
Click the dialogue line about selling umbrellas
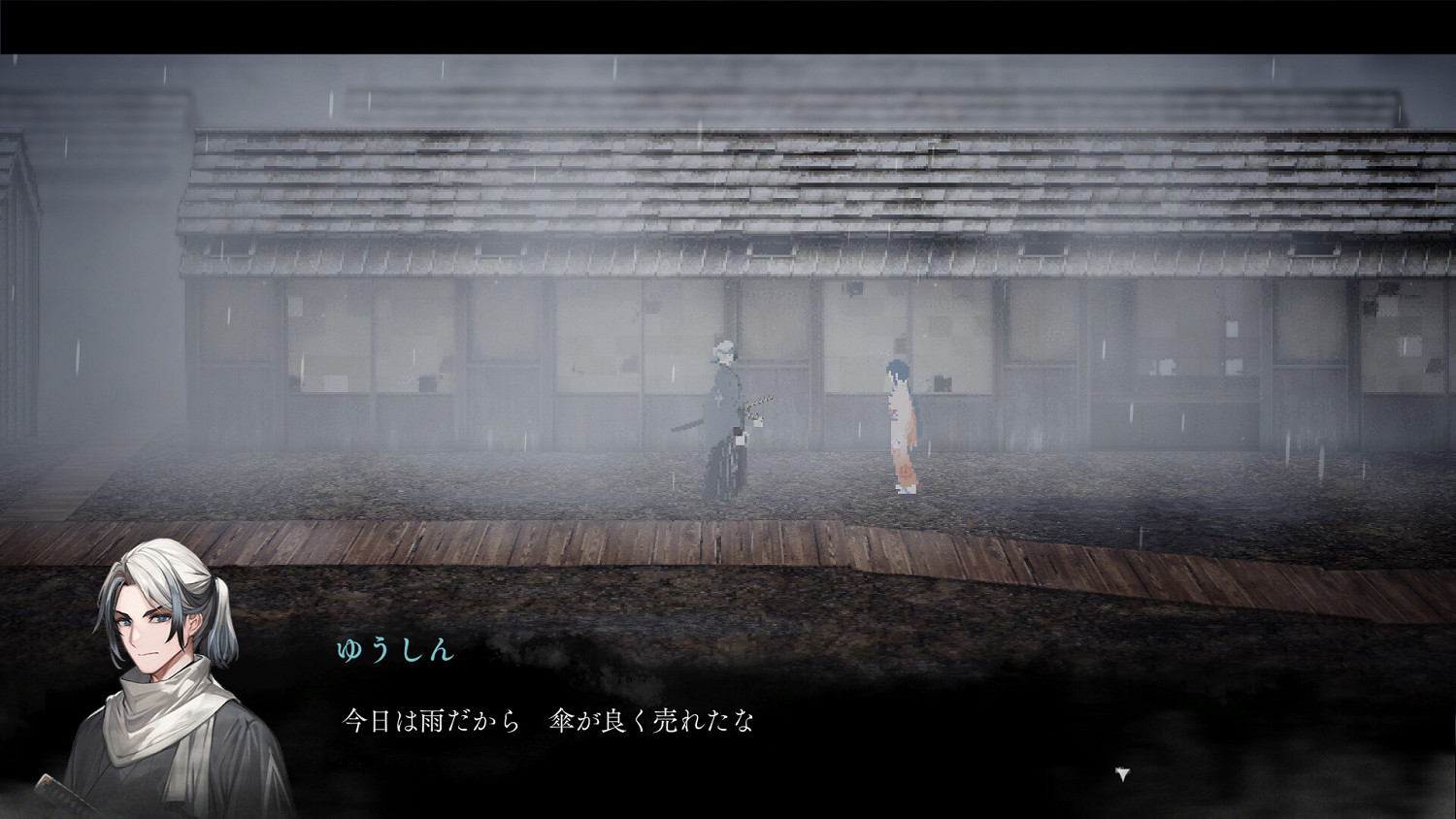[548, 721]
